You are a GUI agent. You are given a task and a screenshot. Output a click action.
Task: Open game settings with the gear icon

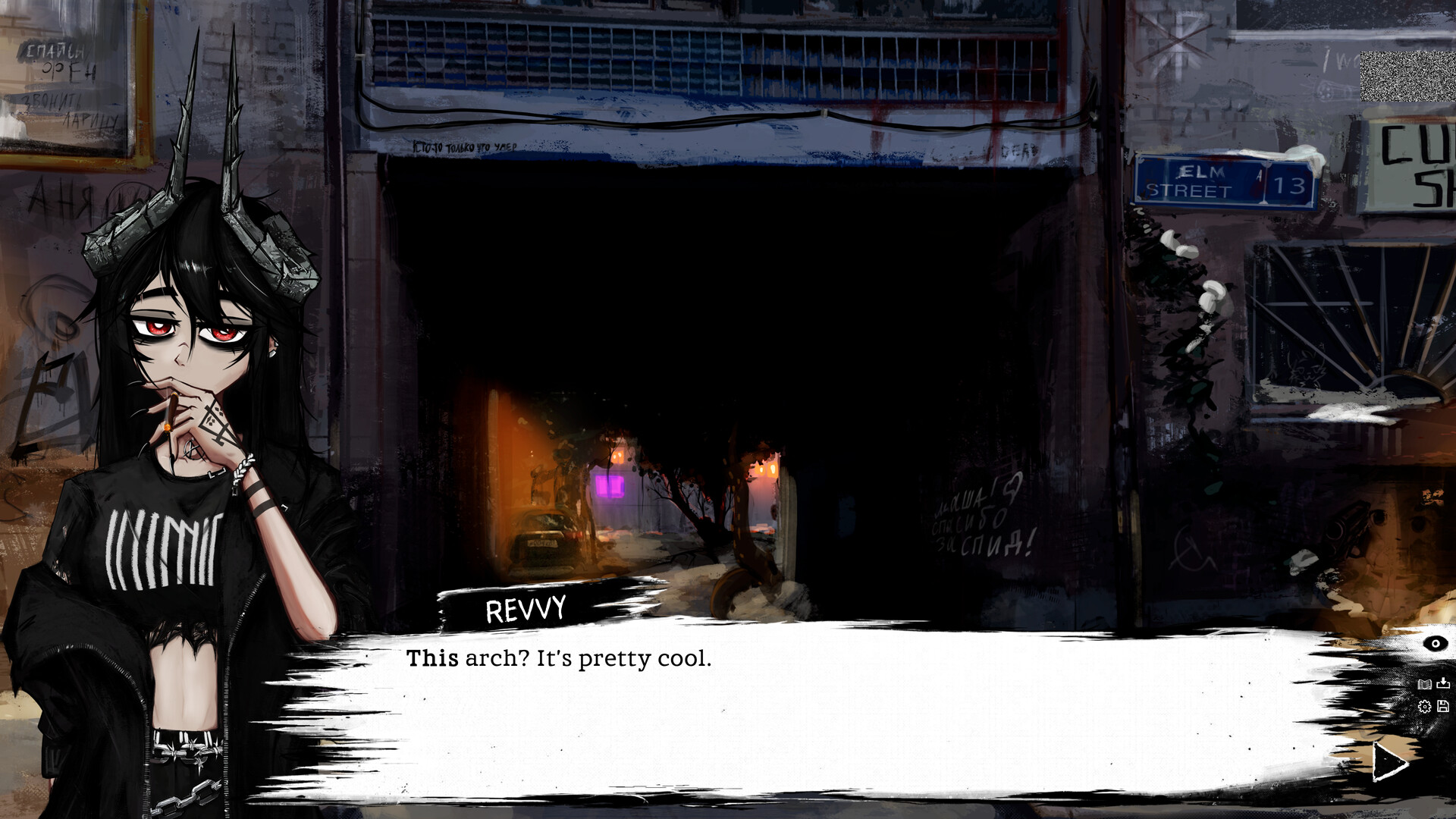tap(1425, 706)
